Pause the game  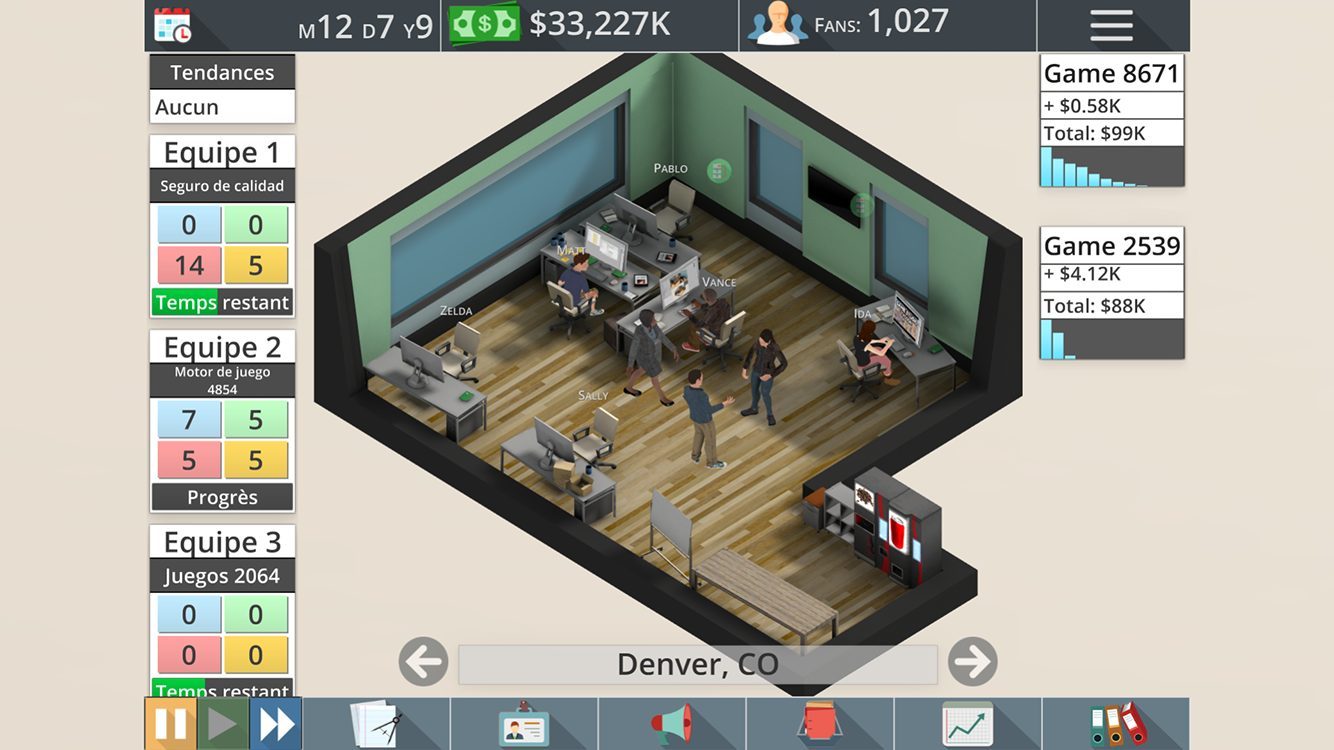170,724
